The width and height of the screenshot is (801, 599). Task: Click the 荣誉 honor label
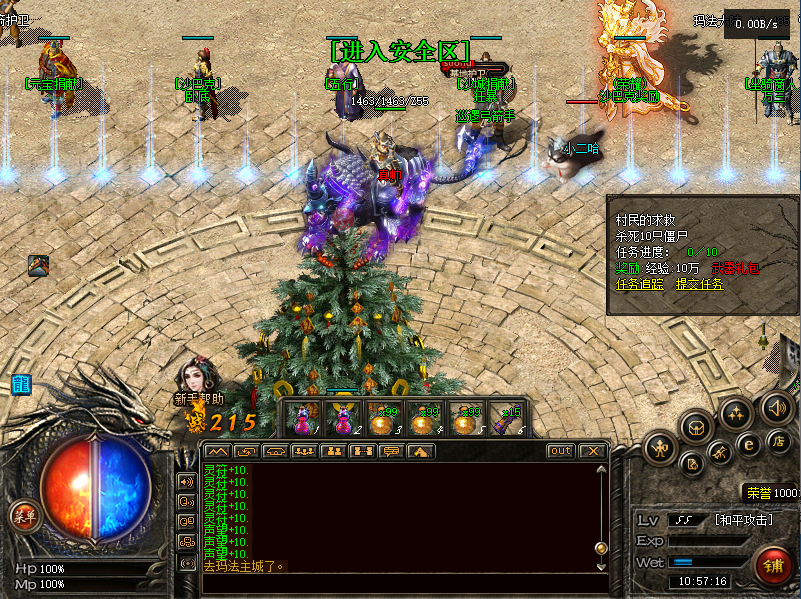point(757,492)
